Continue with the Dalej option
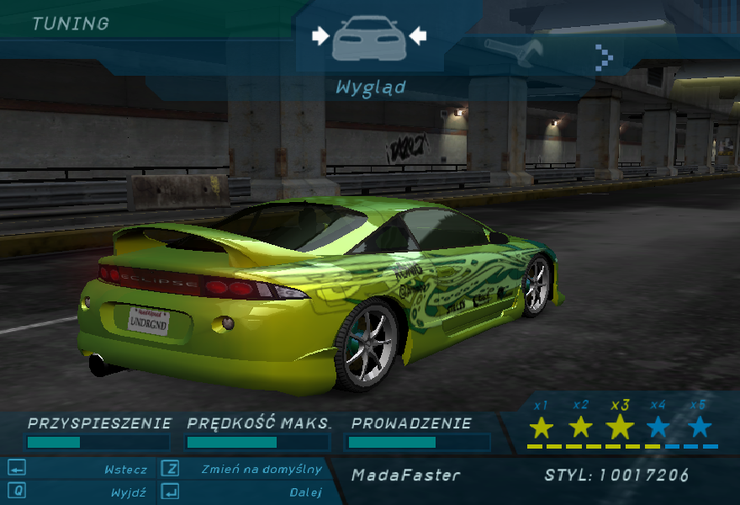 point(305,492)
